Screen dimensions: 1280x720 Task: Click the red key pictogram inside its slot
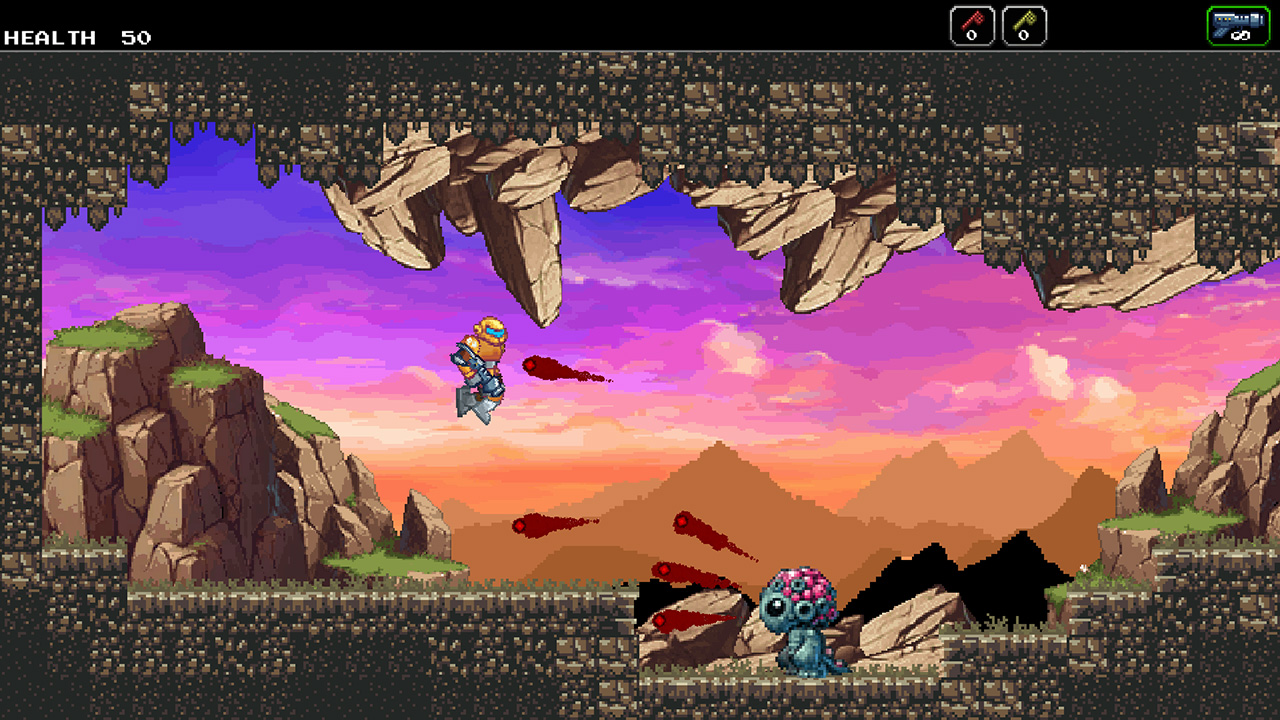pos(971,18)
